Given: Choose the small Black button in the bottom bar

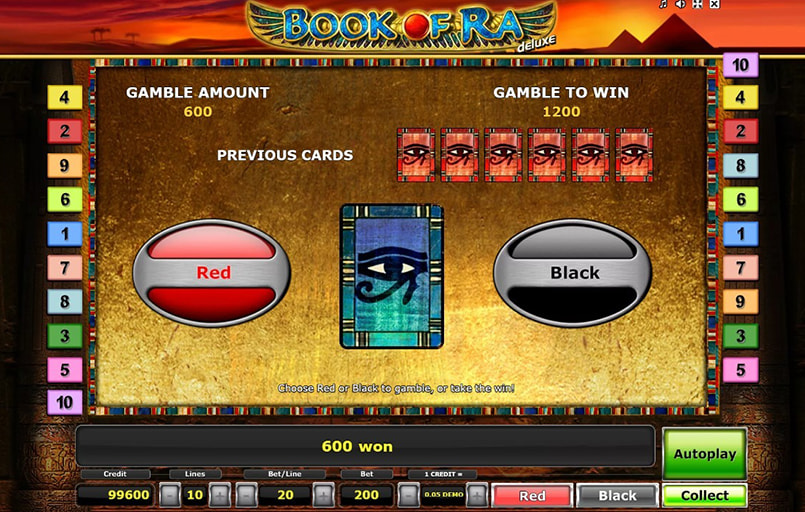Looking at the screenshot, I should click(x=617, y=495).
